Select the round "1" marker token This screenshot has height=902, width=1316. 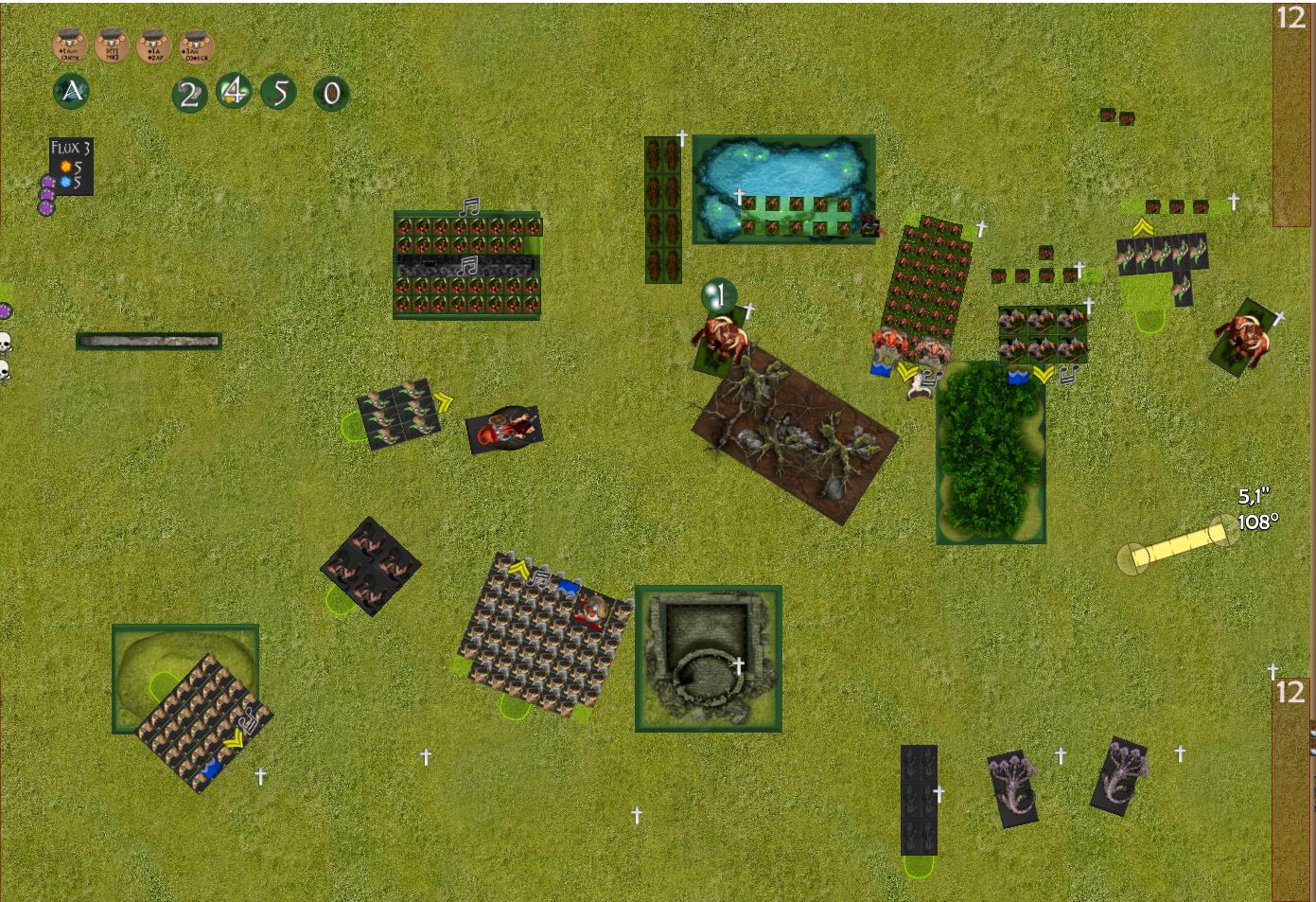click(719, 295)
